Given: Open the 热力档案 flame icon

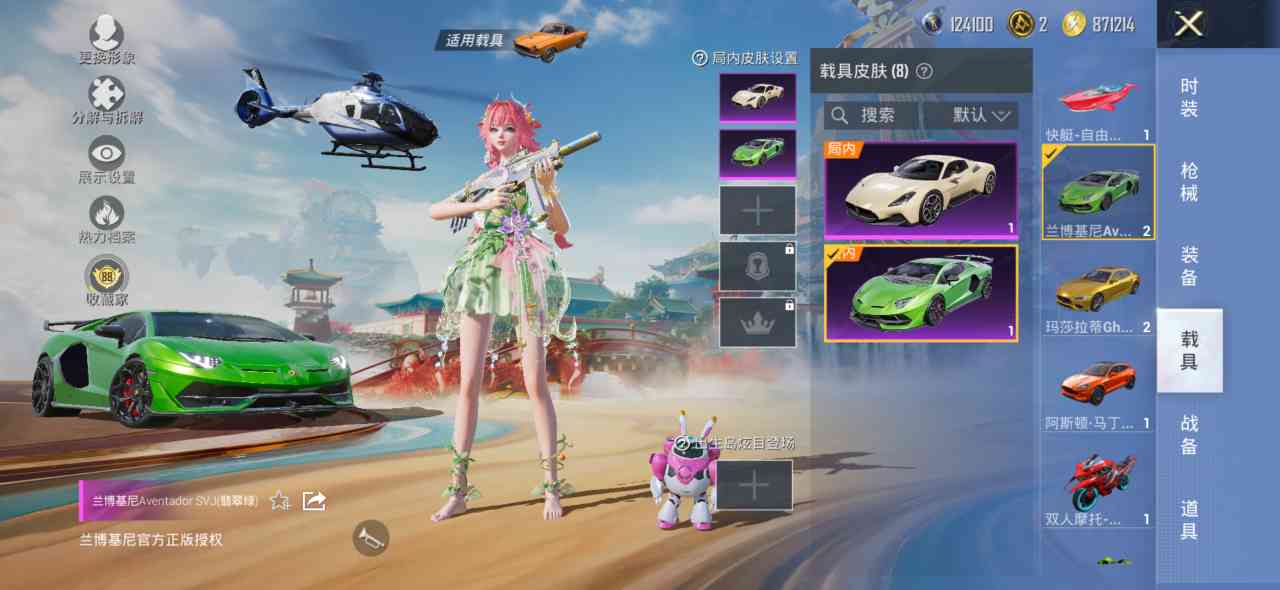Looking at the screenshot, I should pyautogui.click(x=107, y=219).
